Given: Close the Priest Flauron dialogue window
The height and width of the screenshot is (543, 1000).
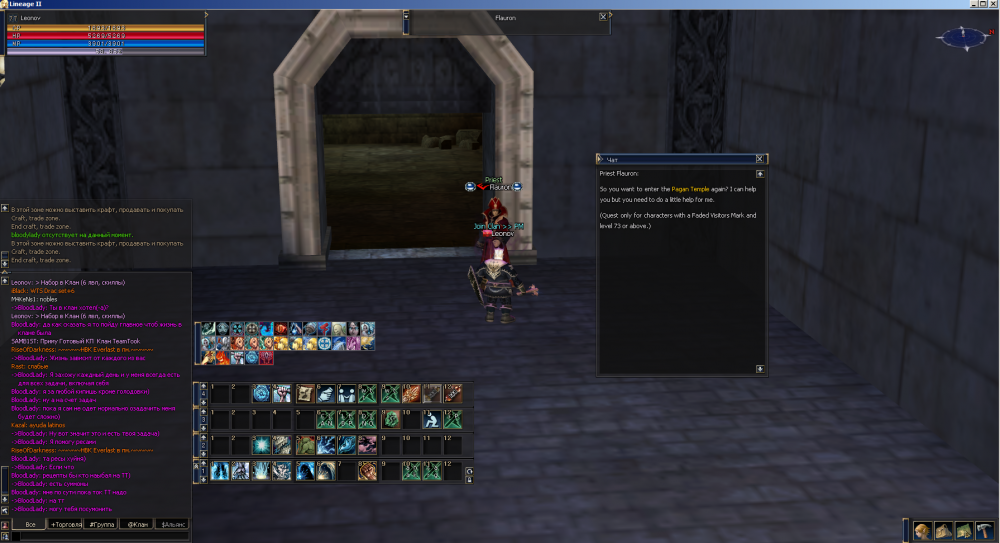Looking at the screenshot, I should [760, 158].
